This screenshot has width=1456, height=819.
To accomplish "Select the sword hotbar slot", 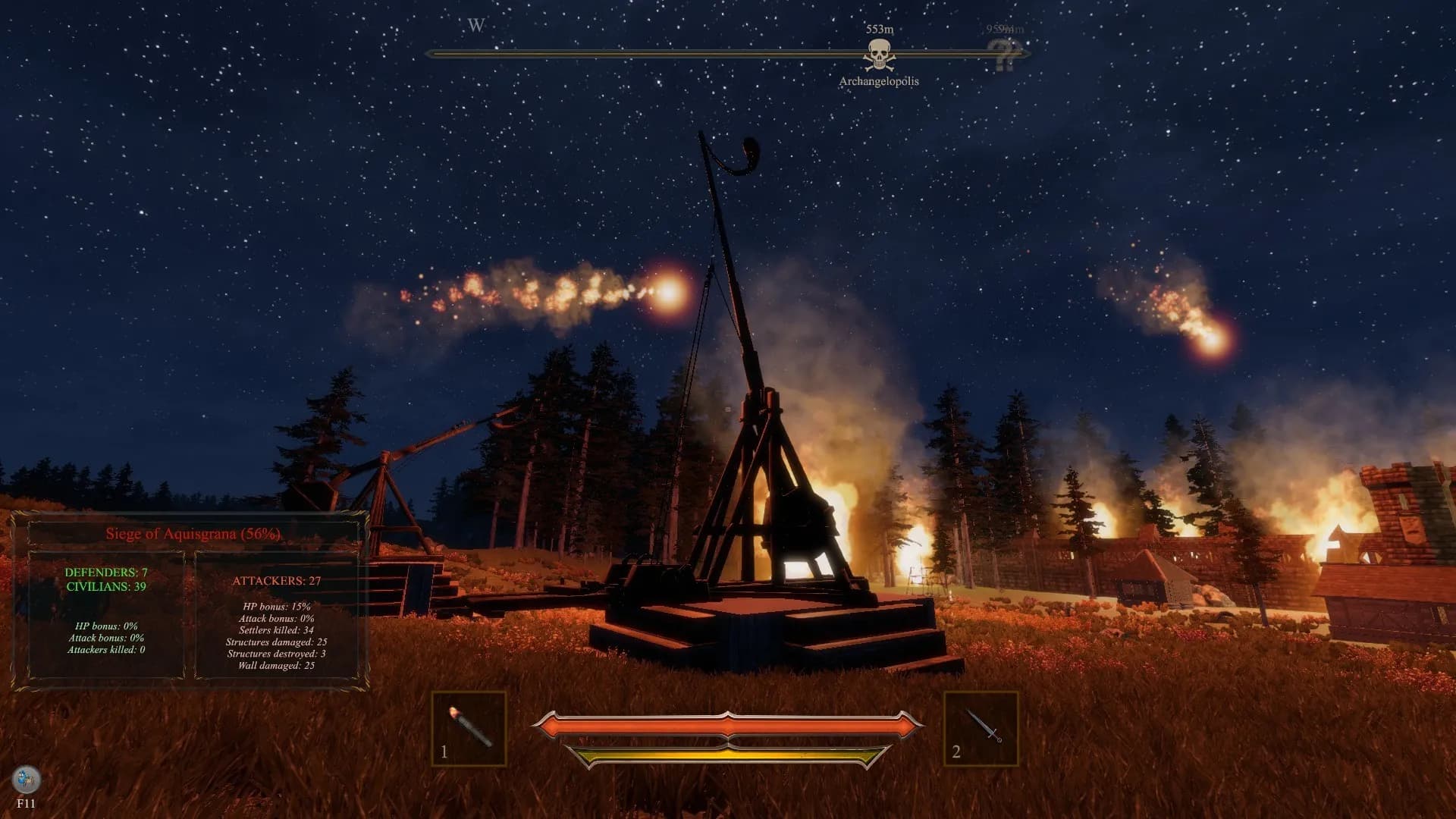I will coord(981,728).
